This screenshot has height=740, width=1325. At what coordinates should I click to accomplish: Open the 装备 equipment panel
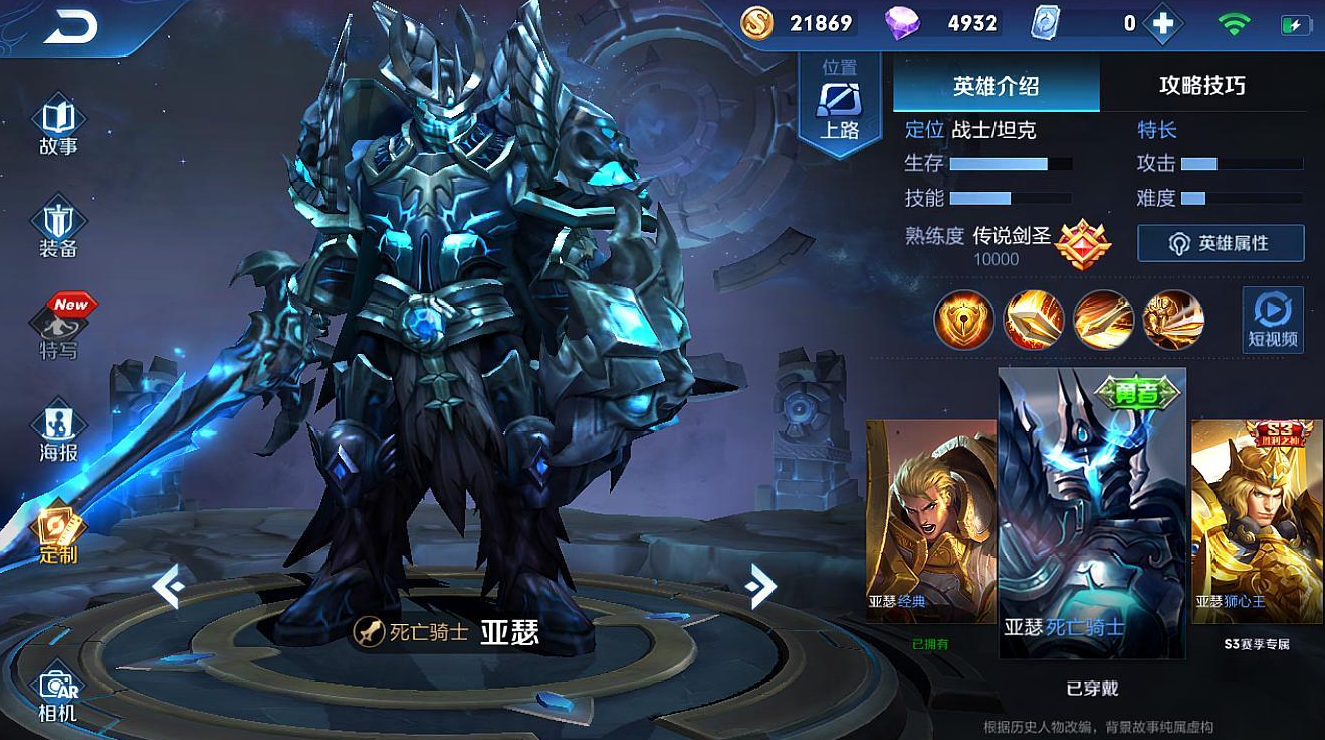click(55, 215)
